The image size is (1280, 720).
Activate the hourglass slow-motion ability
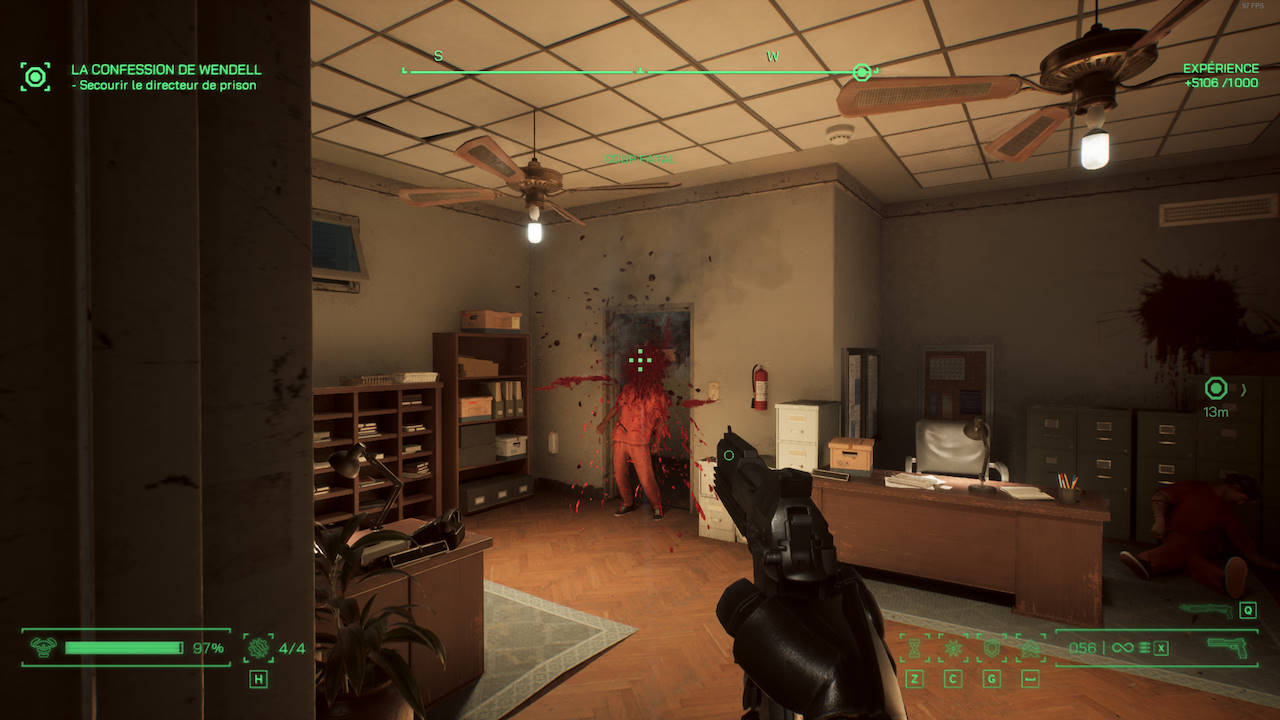pos(914,648)
